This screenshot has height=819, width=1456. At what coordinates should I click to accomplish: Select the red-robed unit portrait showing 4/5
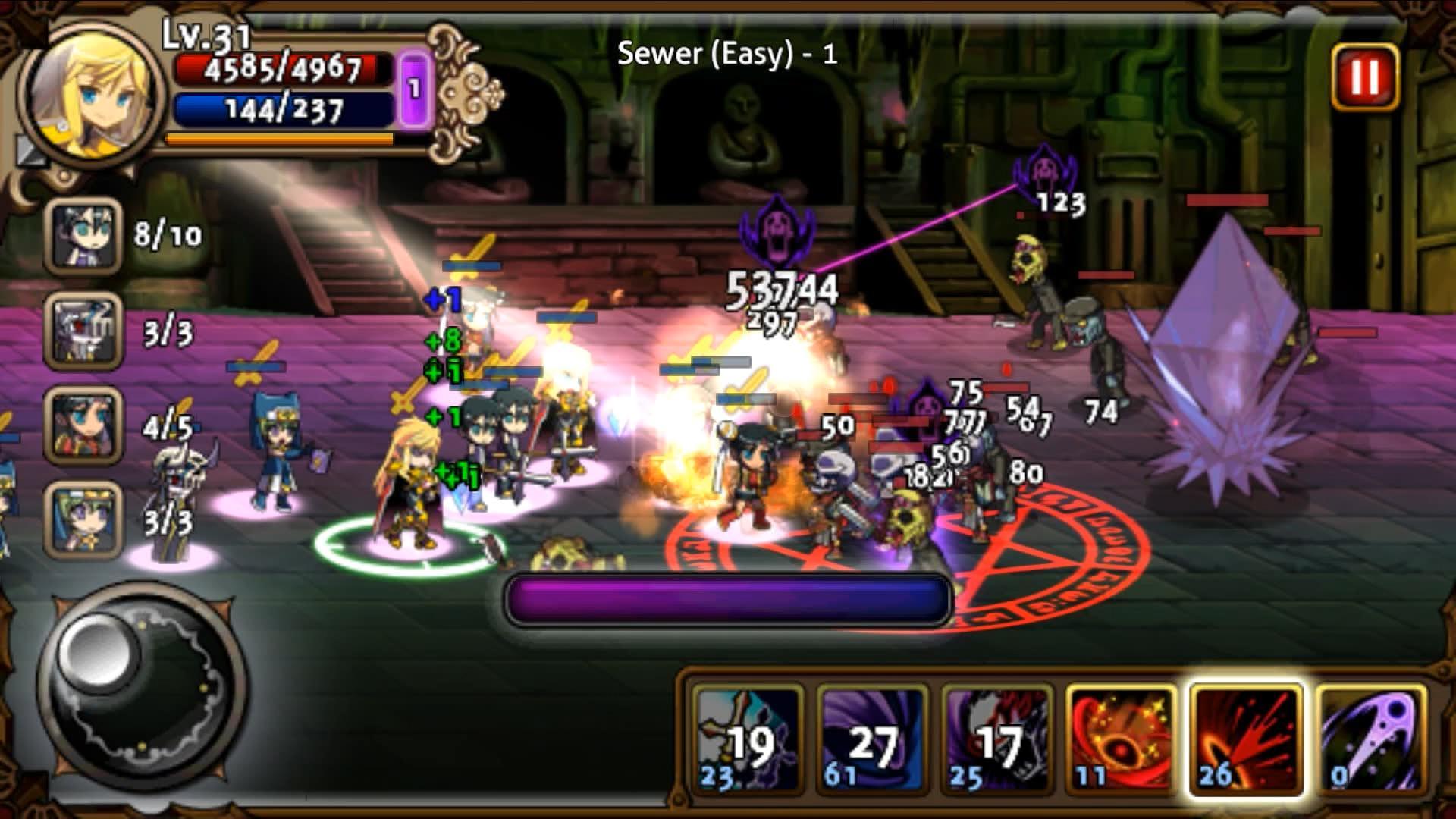coord(83,432)
